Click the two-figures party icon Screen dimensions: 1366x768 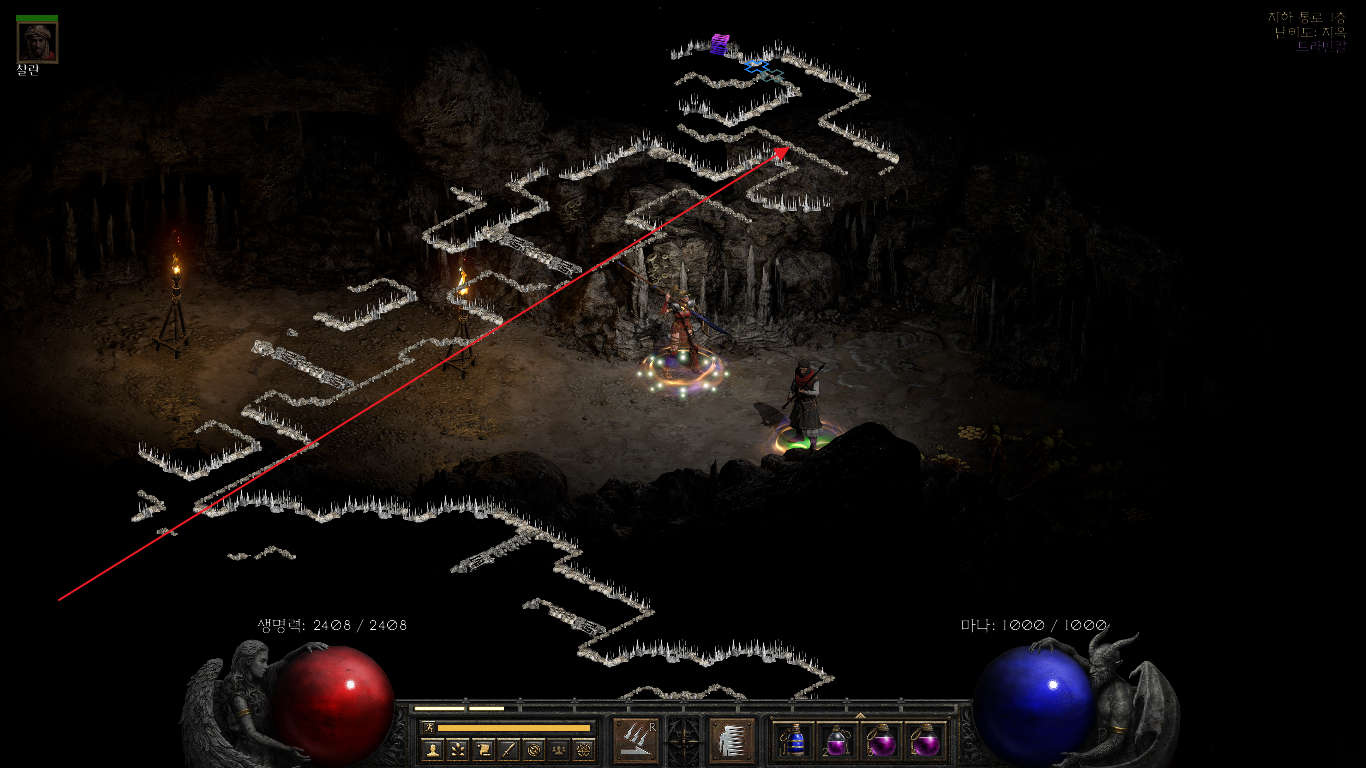558,749
